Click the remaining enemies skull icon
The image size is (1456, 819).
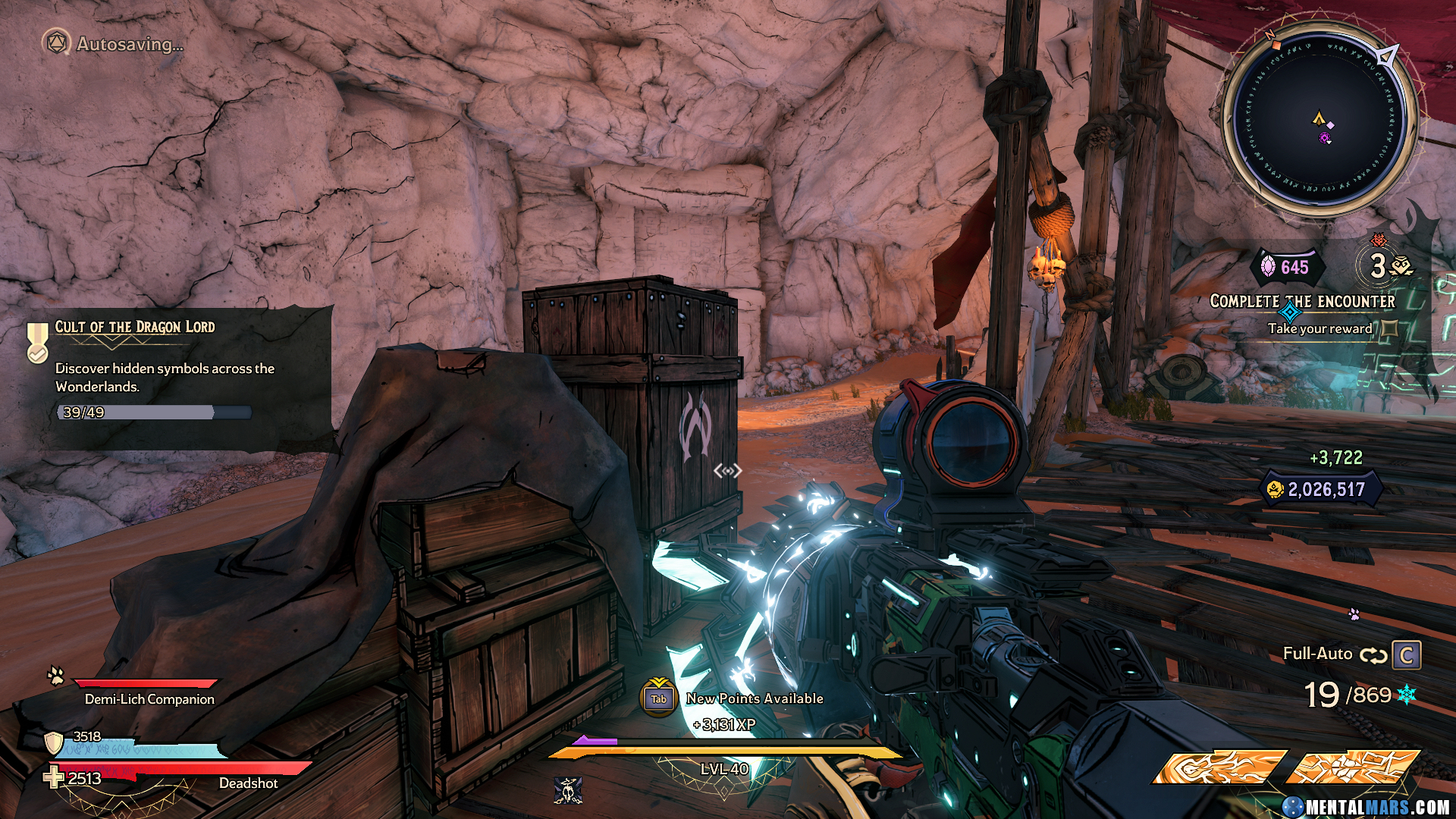click(x=1402, y=266)
